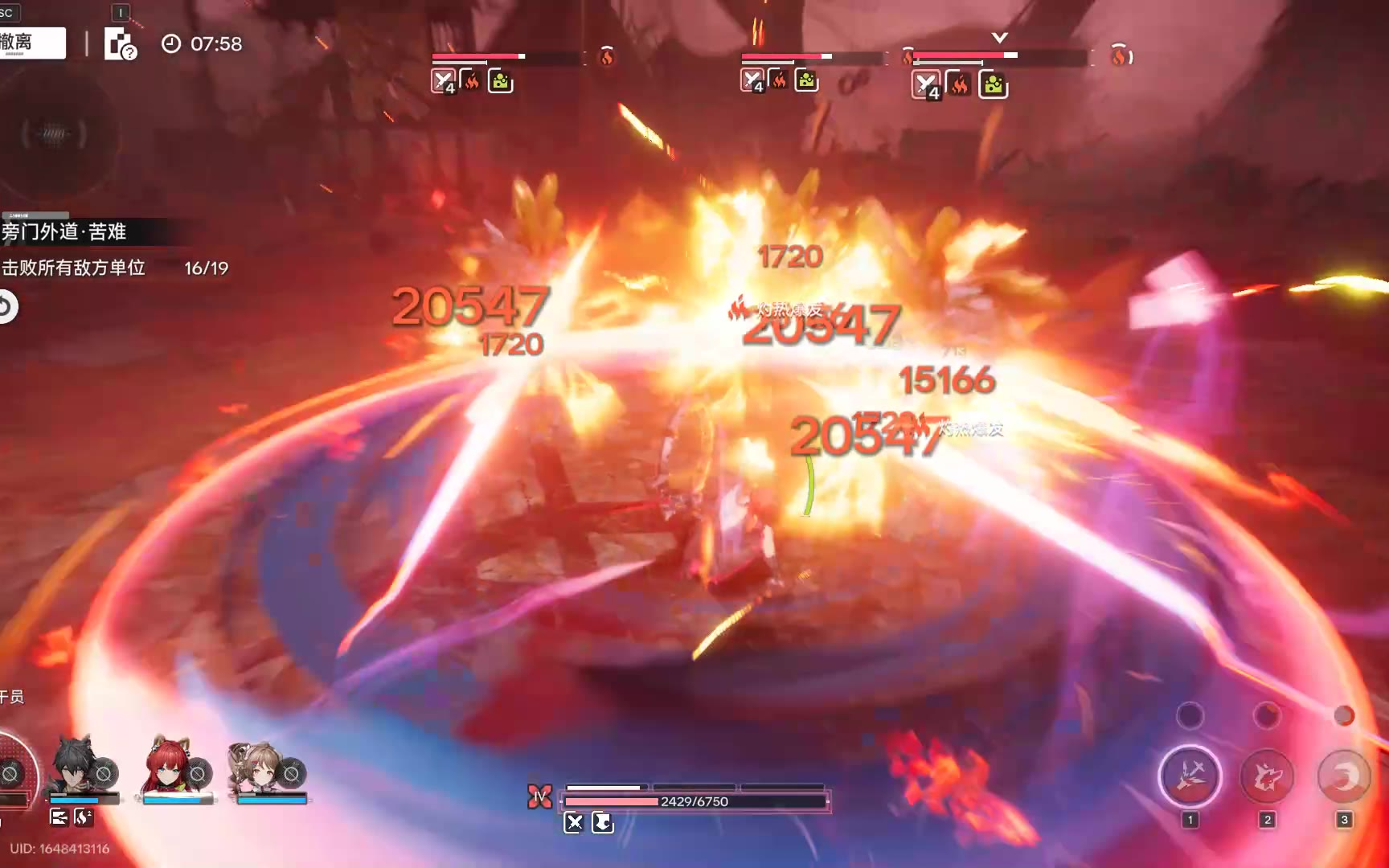Select the flame buff icon under operators
The width and height of the screenshot is (1389, 868).
tap(84, 817)
